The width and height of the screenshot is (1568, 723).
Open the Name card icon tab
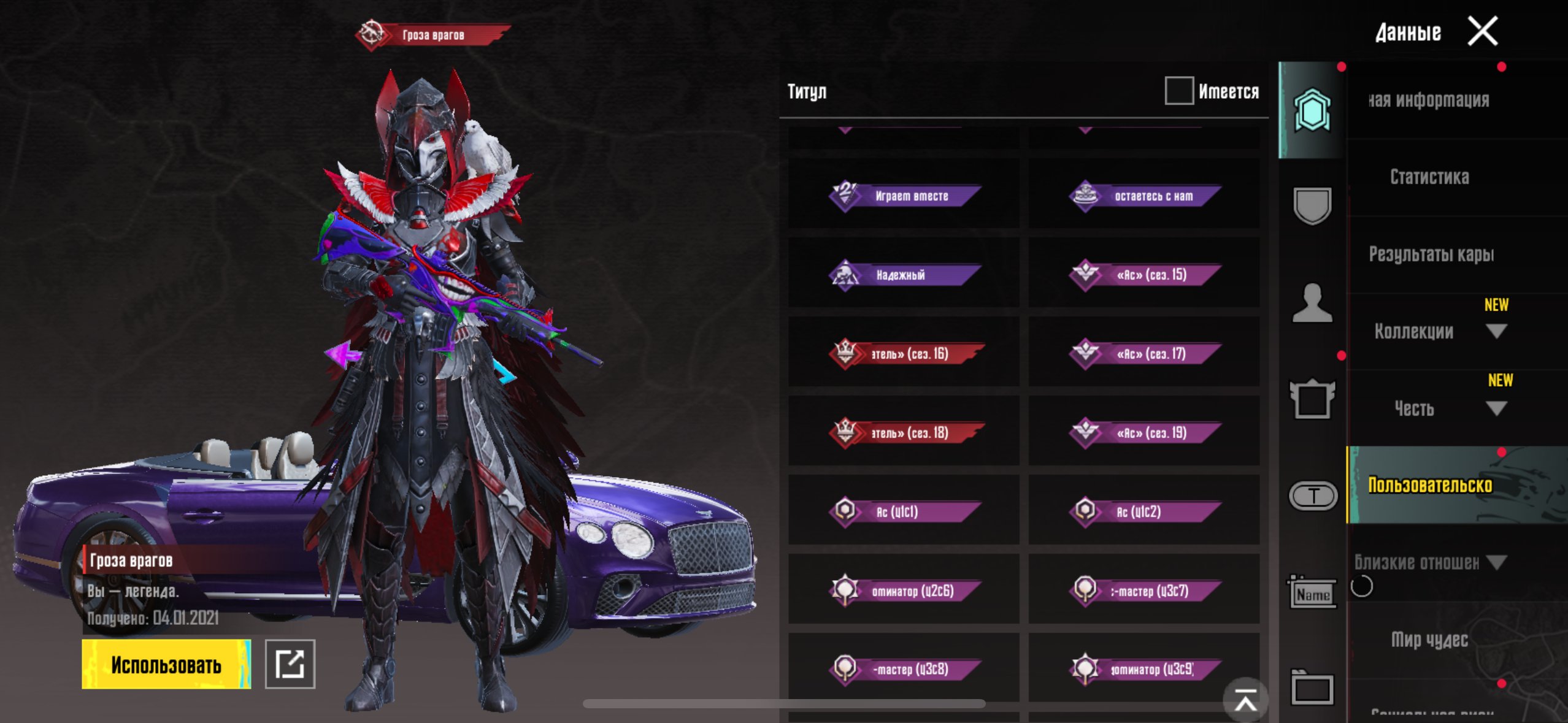[x=1312, y=593]
